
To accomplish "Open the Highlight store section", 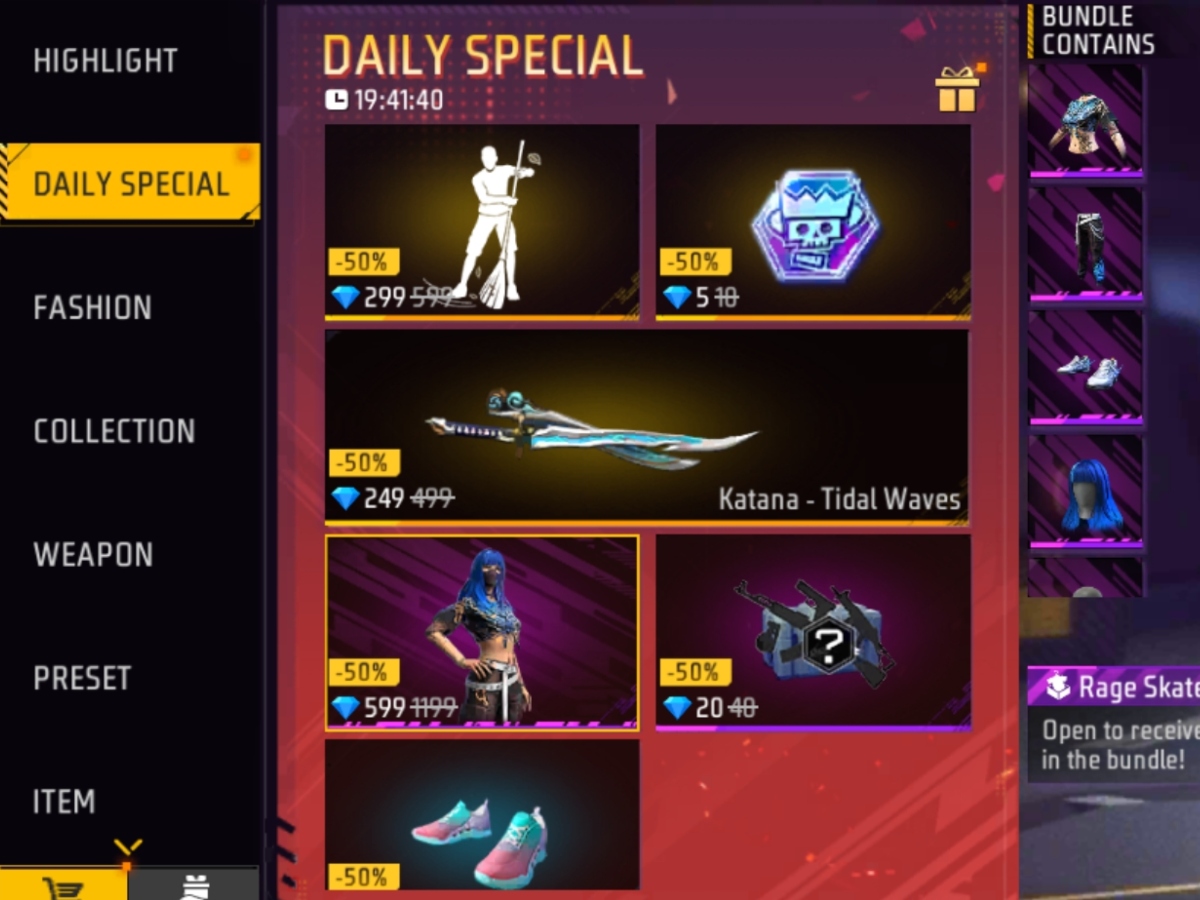I will (x=105, y=61).
